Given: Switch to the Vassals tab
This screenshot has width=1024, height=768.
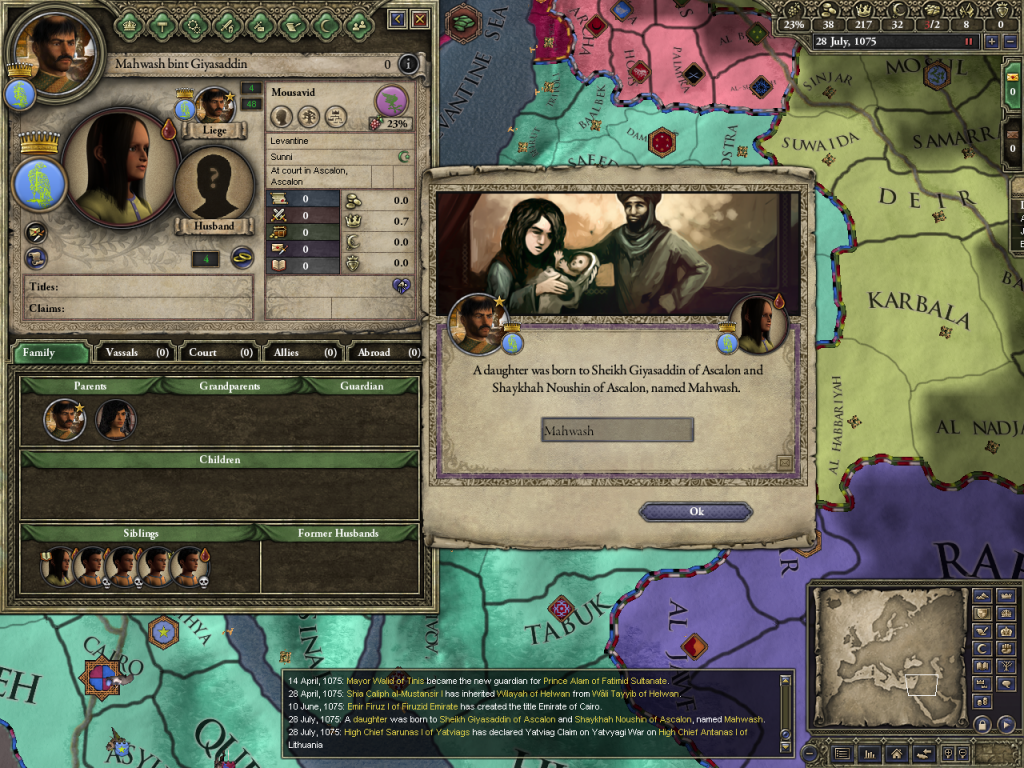Looking at the screenshot, I should [x=134, y=352].
